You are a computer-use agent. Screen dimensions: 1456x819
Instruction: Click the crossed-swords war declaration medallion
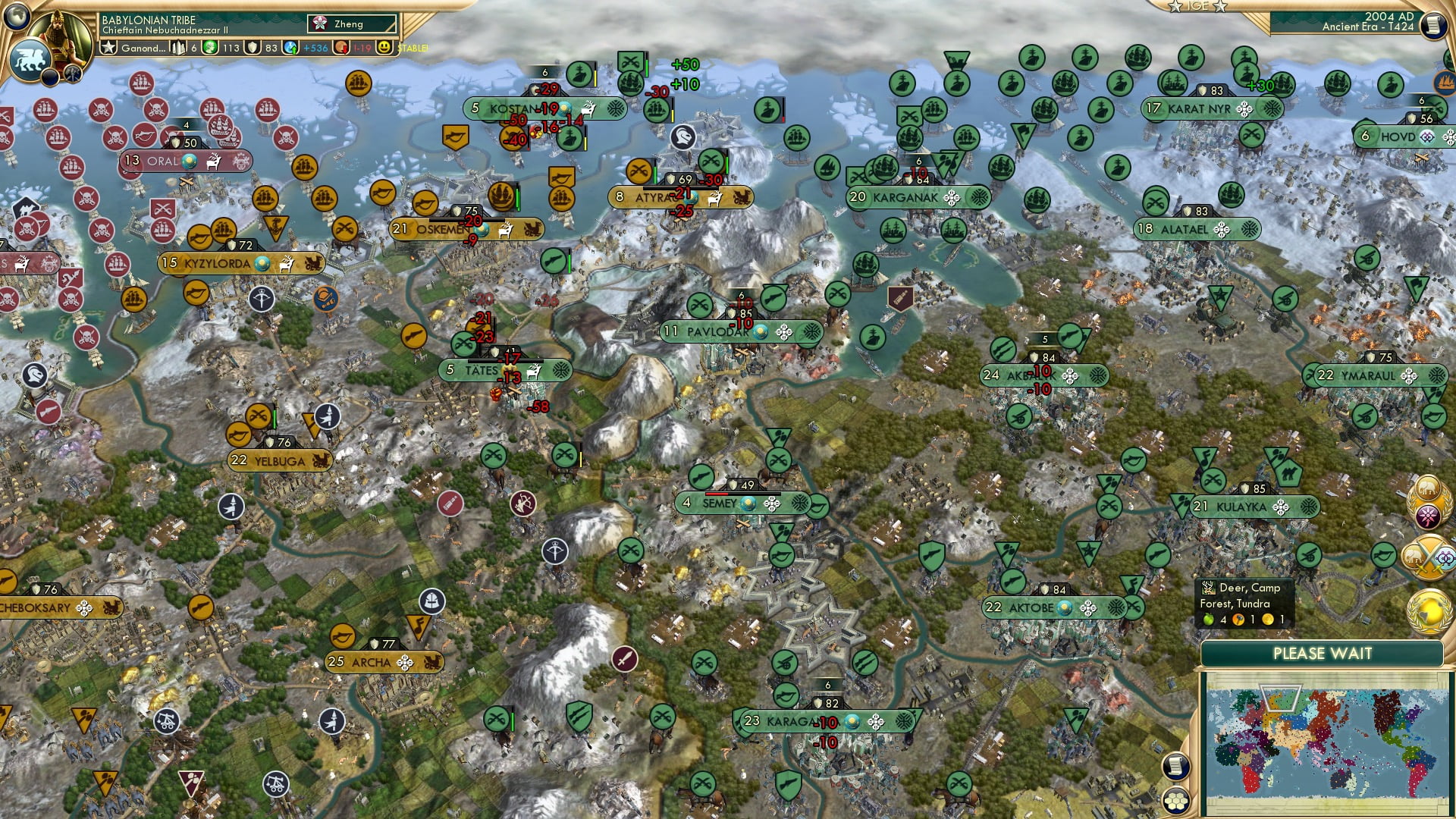(x=1429, y=556)
